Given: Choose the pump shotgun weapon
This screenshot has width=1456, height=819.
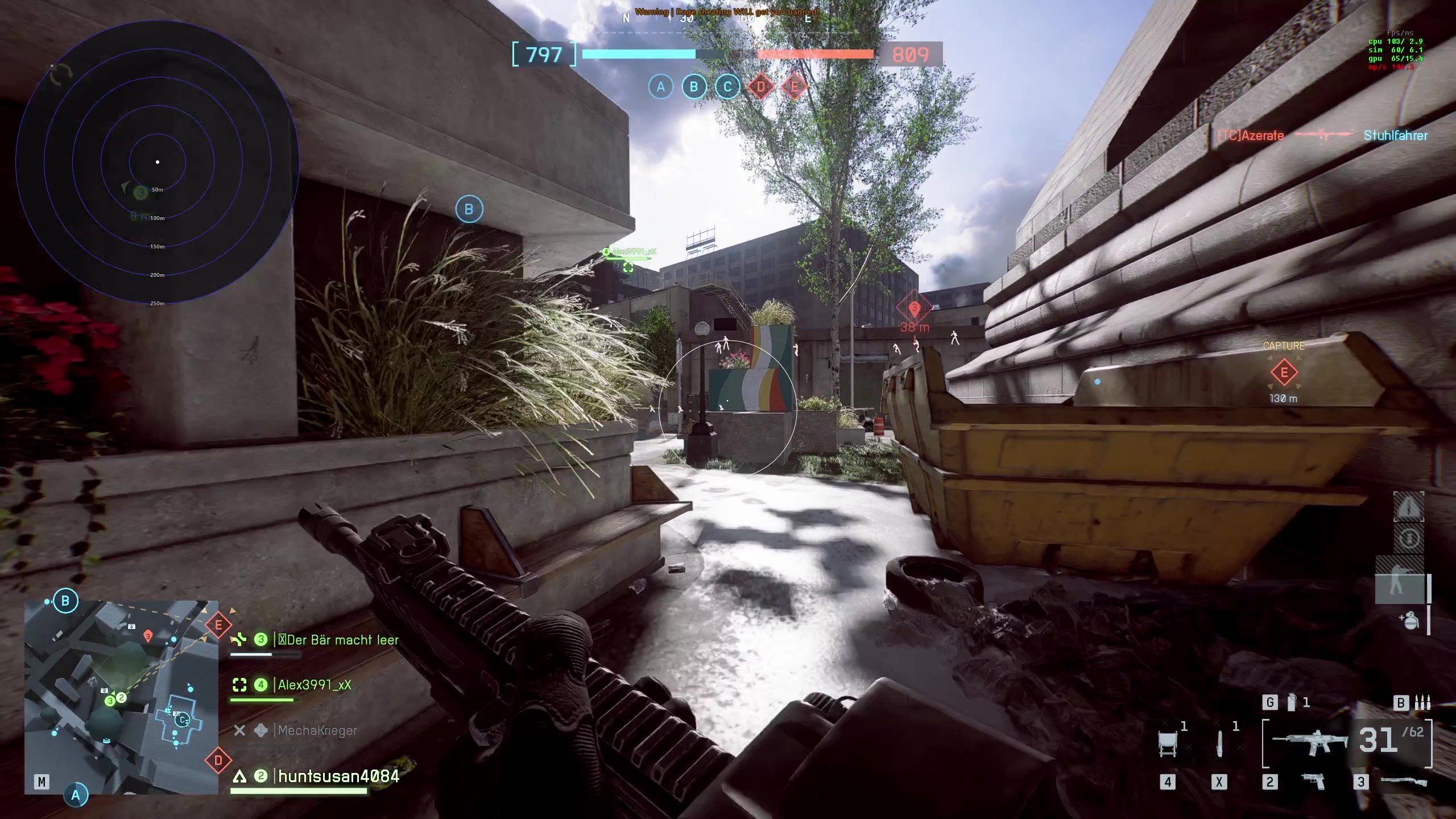Looking at the screenshot, I should (1402, 781).
